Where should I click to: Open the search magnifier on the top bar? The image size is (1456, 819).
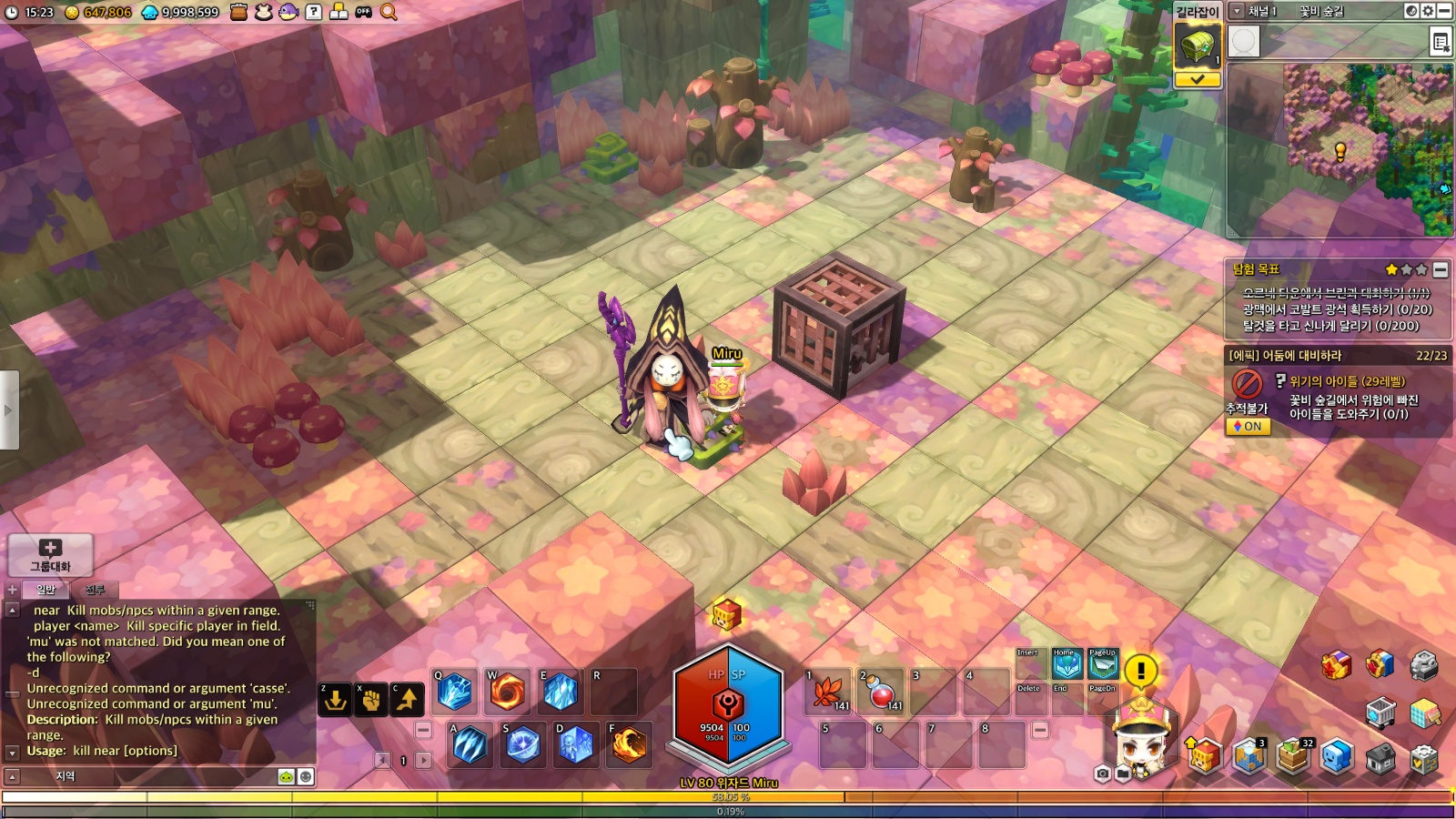389,14
